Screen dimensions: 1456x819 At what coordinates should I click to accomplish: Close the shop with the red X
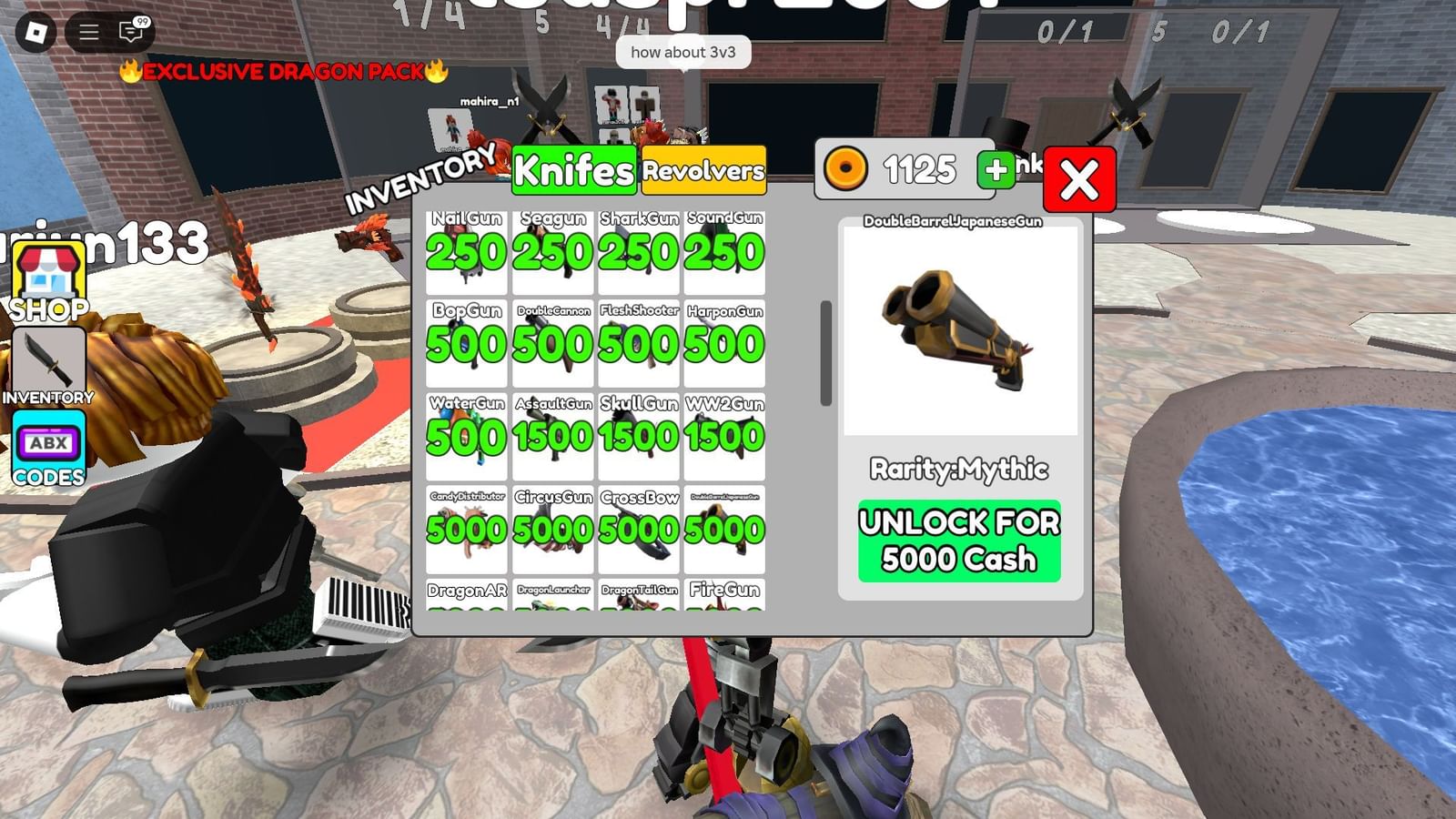click(1078, 179)
